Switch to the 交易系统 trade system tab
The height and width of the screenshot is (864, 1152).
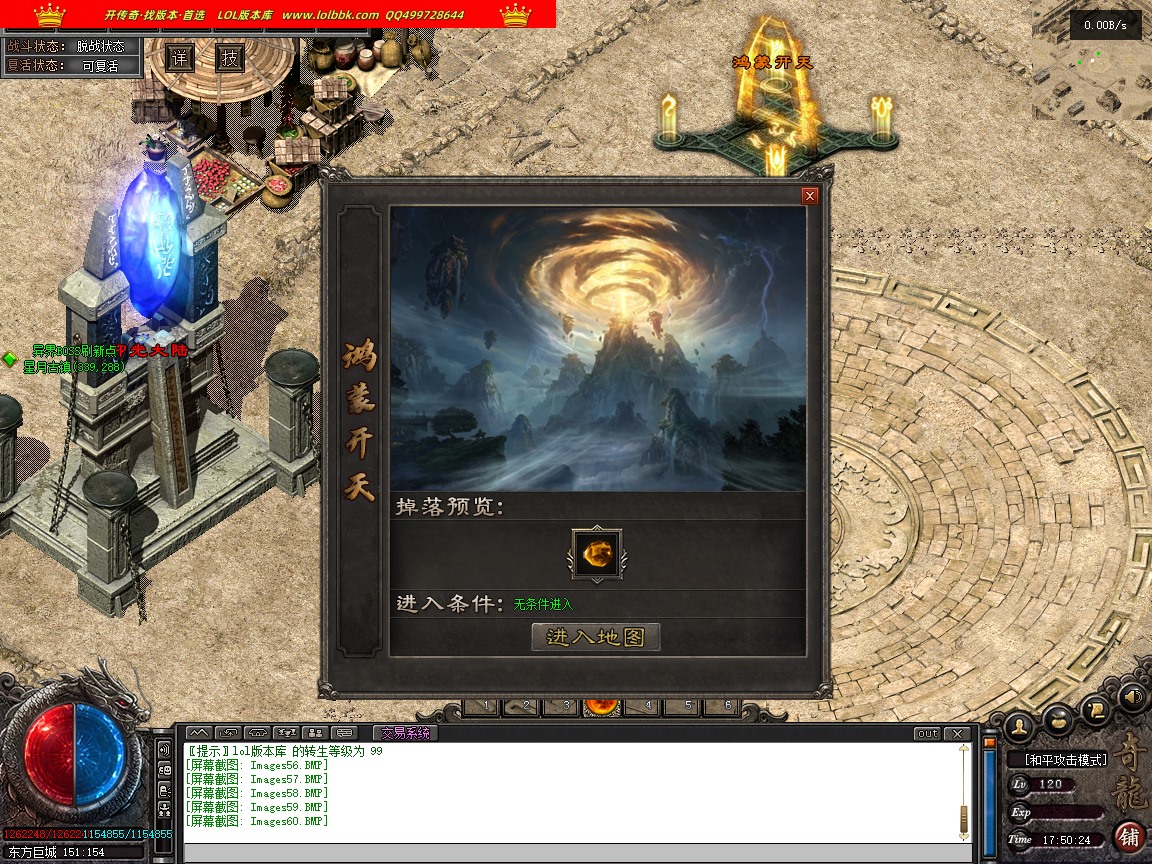(x=405, y=733)
